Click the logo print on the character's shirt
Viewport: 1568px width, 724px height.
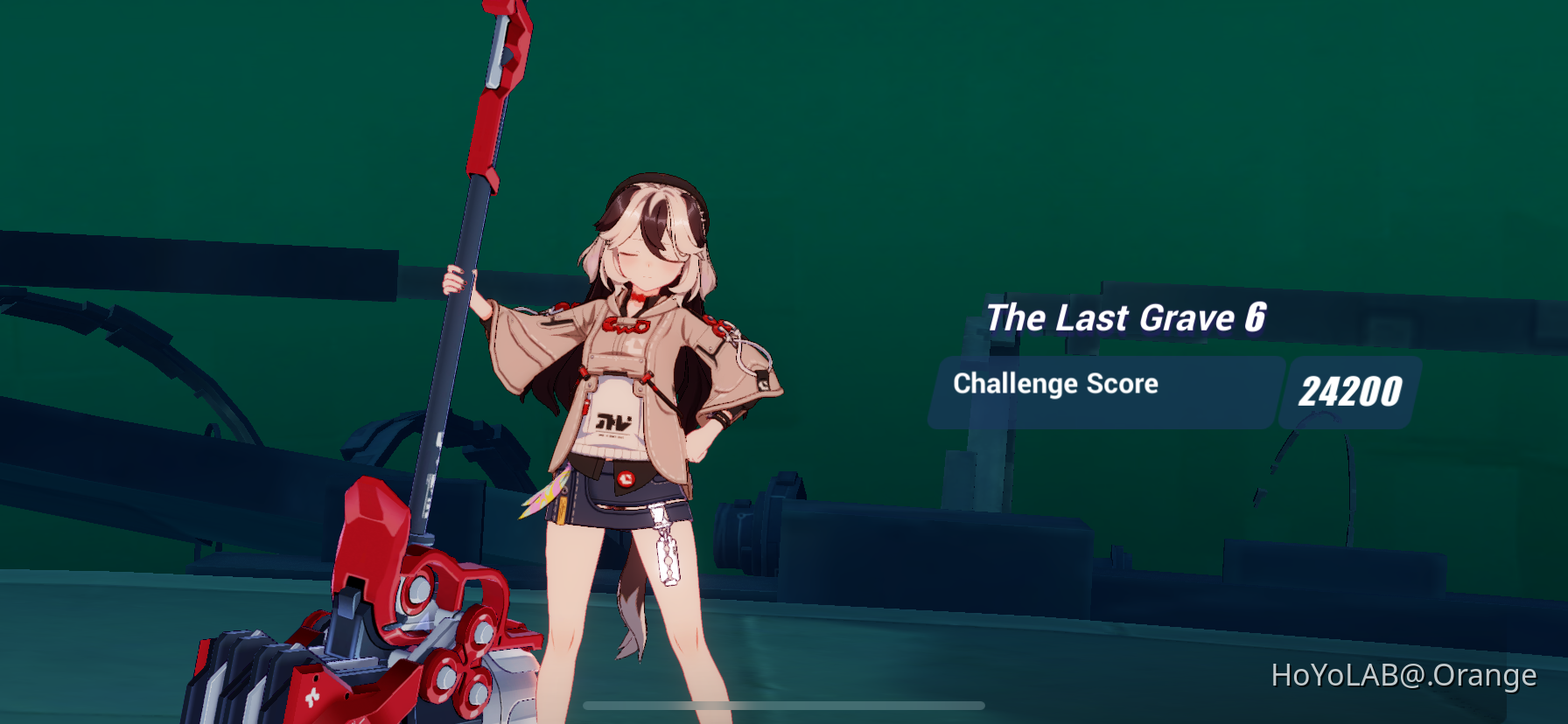click(615, 421)
